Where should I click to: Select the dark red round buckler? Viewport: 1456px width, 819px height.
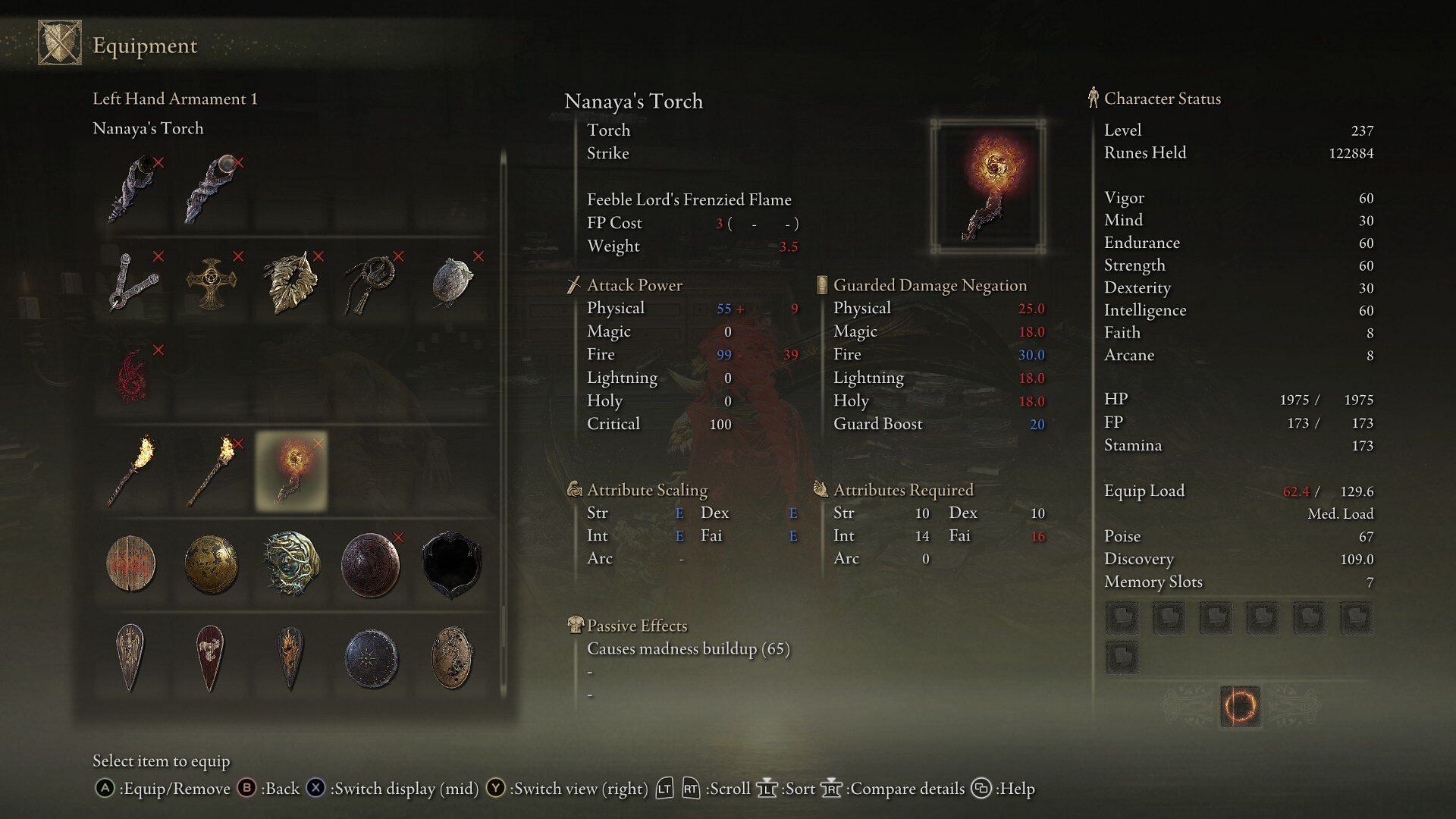371,565
